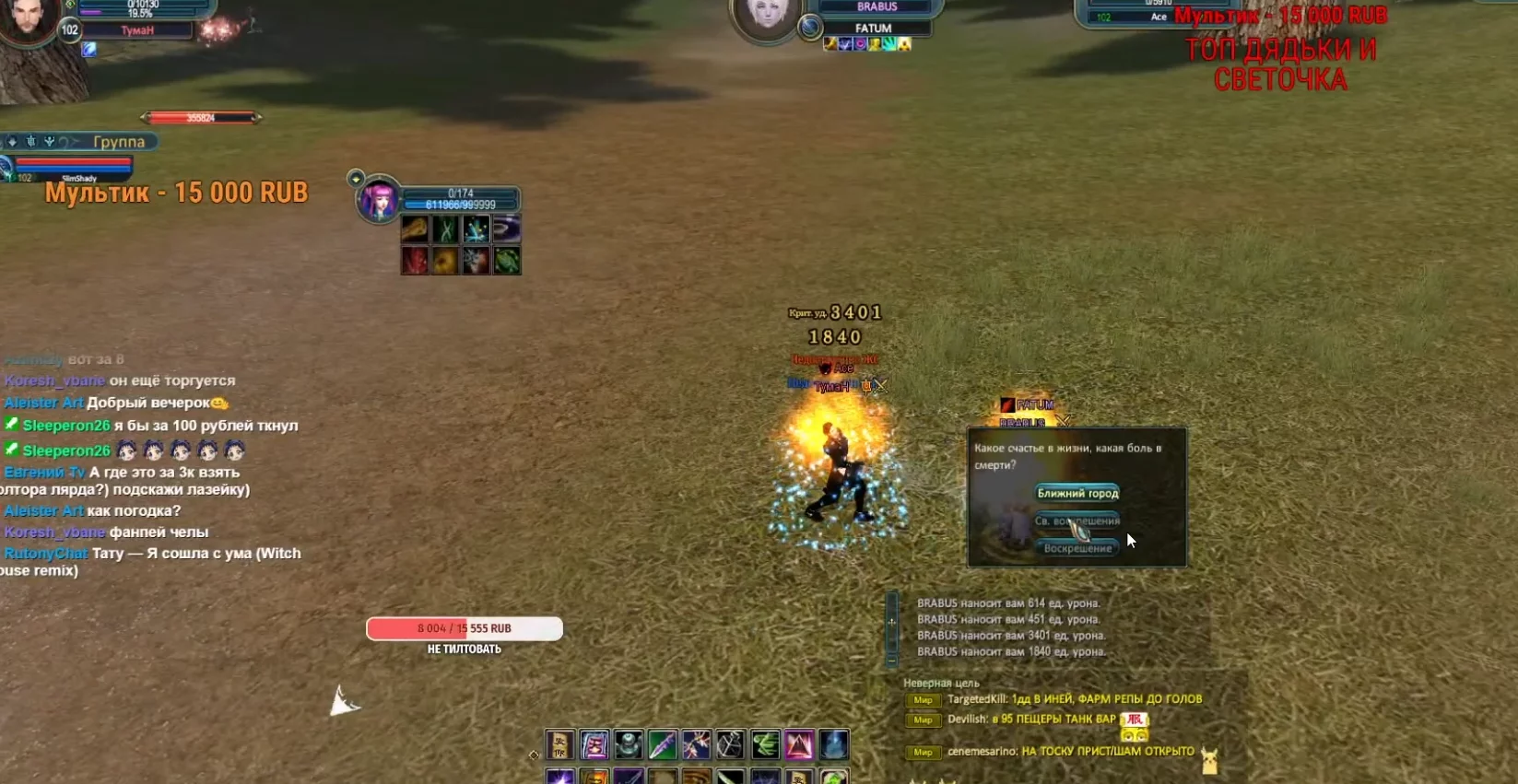Click the donation goal bar overlay

(465, 628)
